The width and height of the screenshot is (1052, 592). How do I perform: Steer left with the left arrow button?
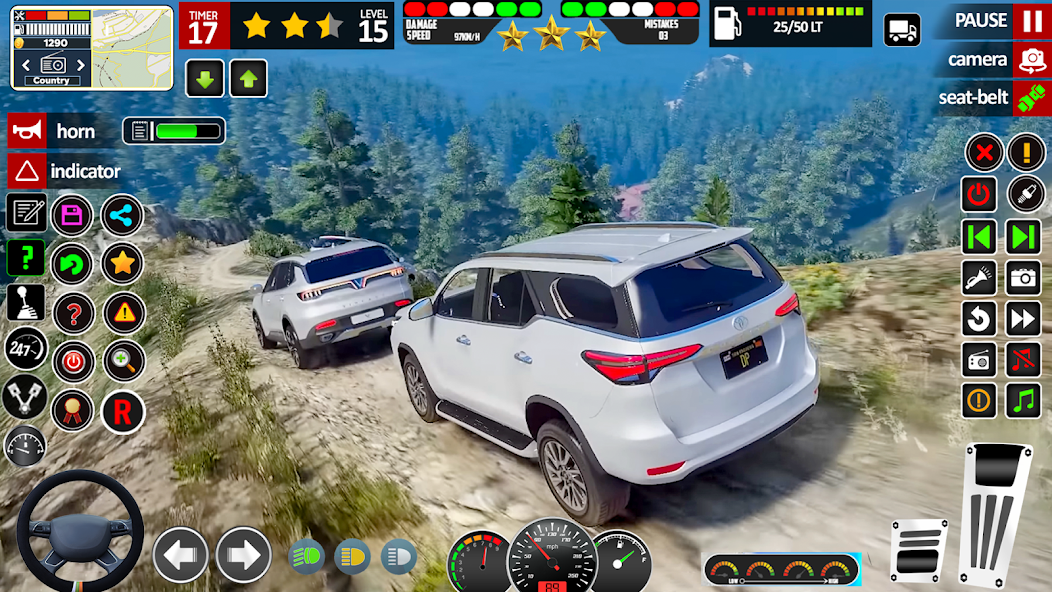pos(180,554)
